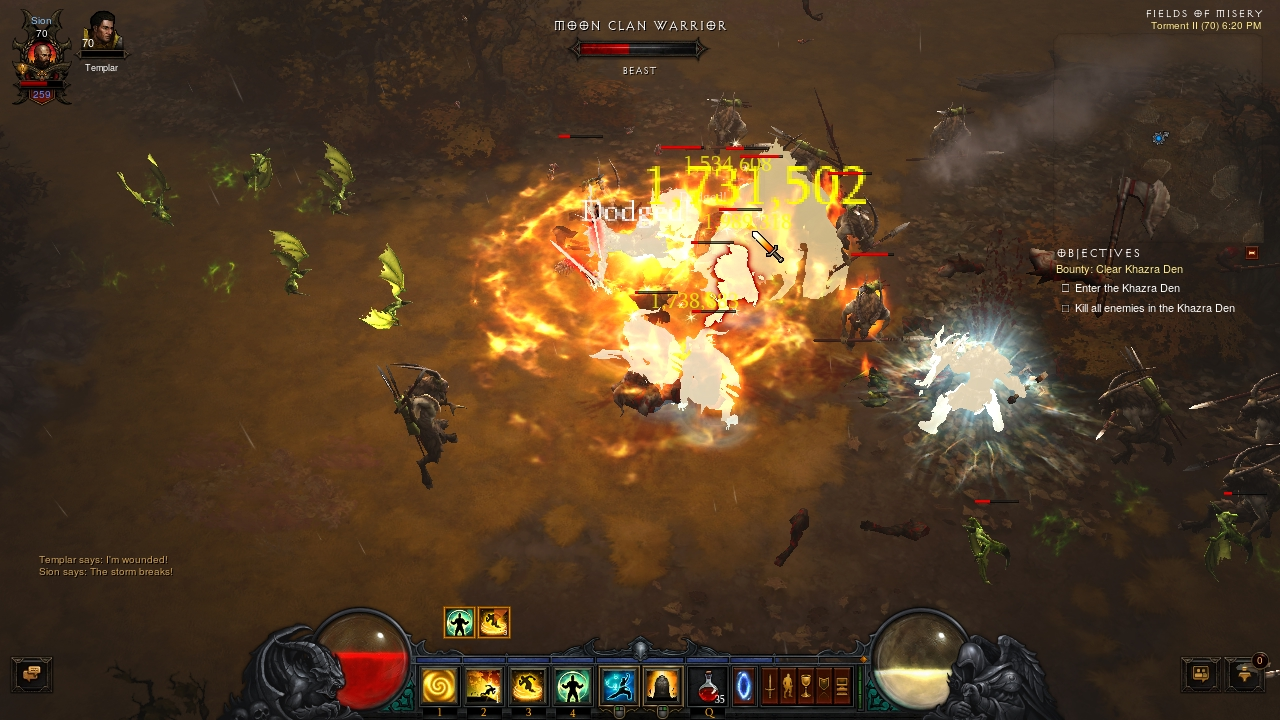Image resolution: width=1280 pixels, height=720 pixels.
Task: Open the chat speech bubble button
Action: (x=31, y=674)
